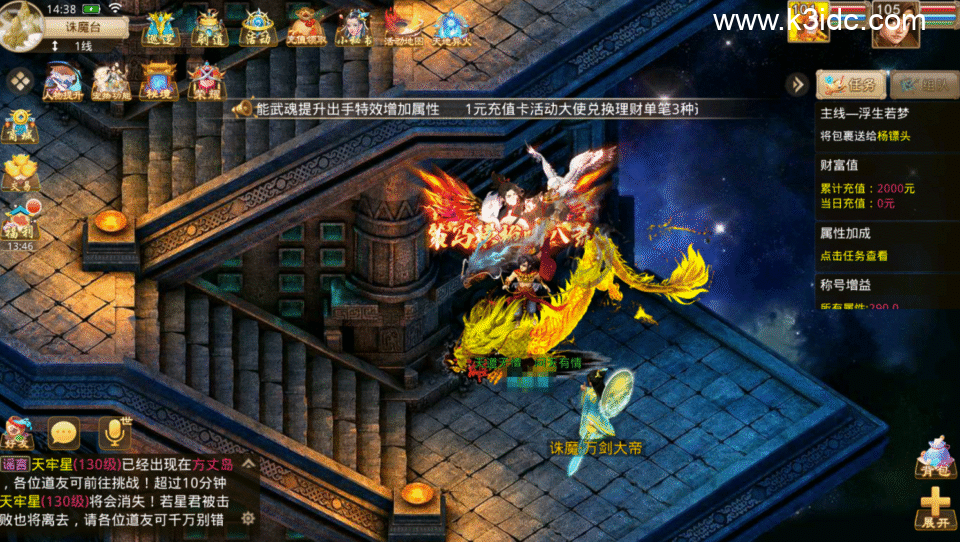Expand the menu with 展开 plus button

coord(934,507)
